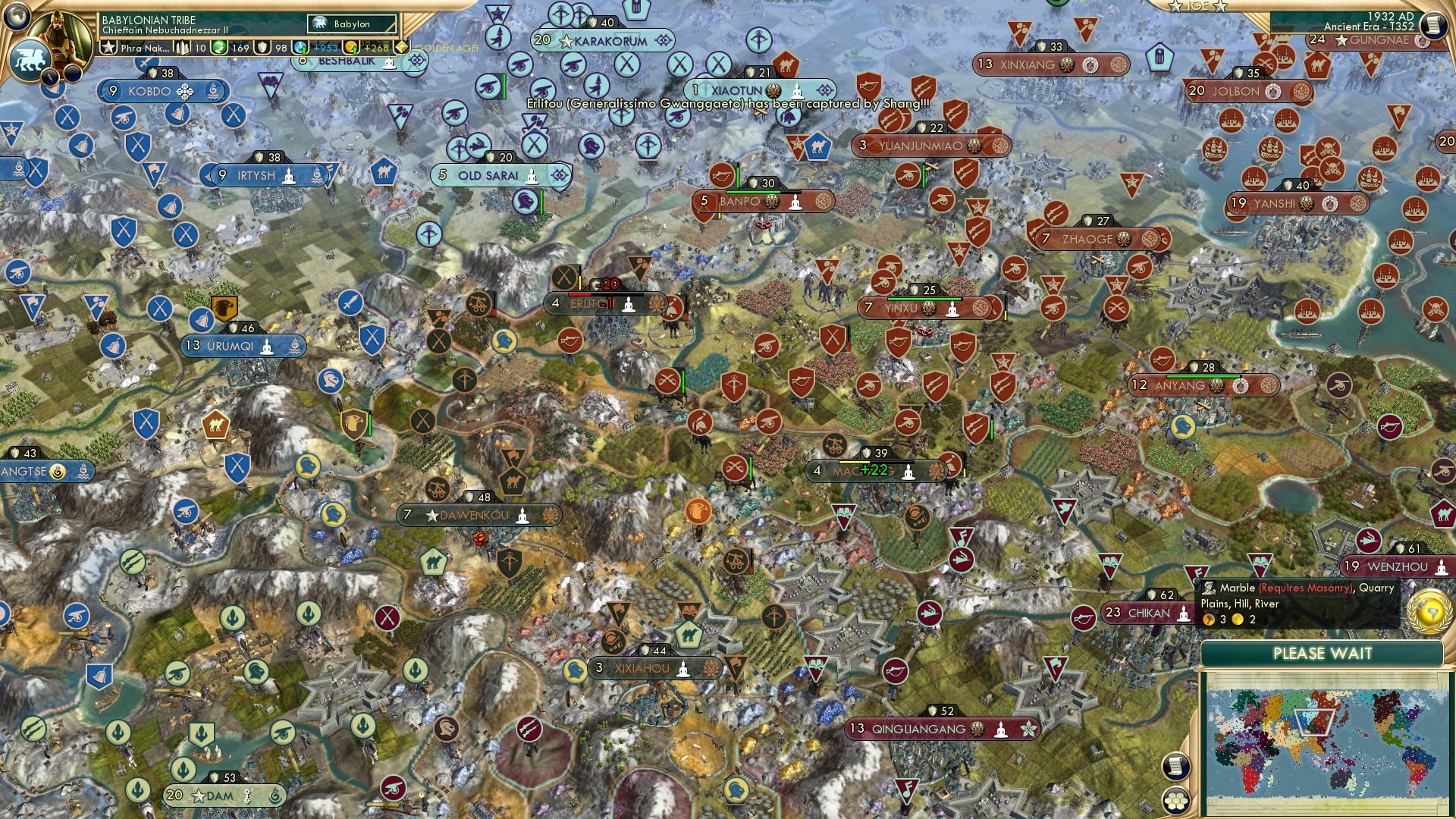Open Social Policies via the star icon
Viewport: 1456px width, 819px height.
(109, 47)
